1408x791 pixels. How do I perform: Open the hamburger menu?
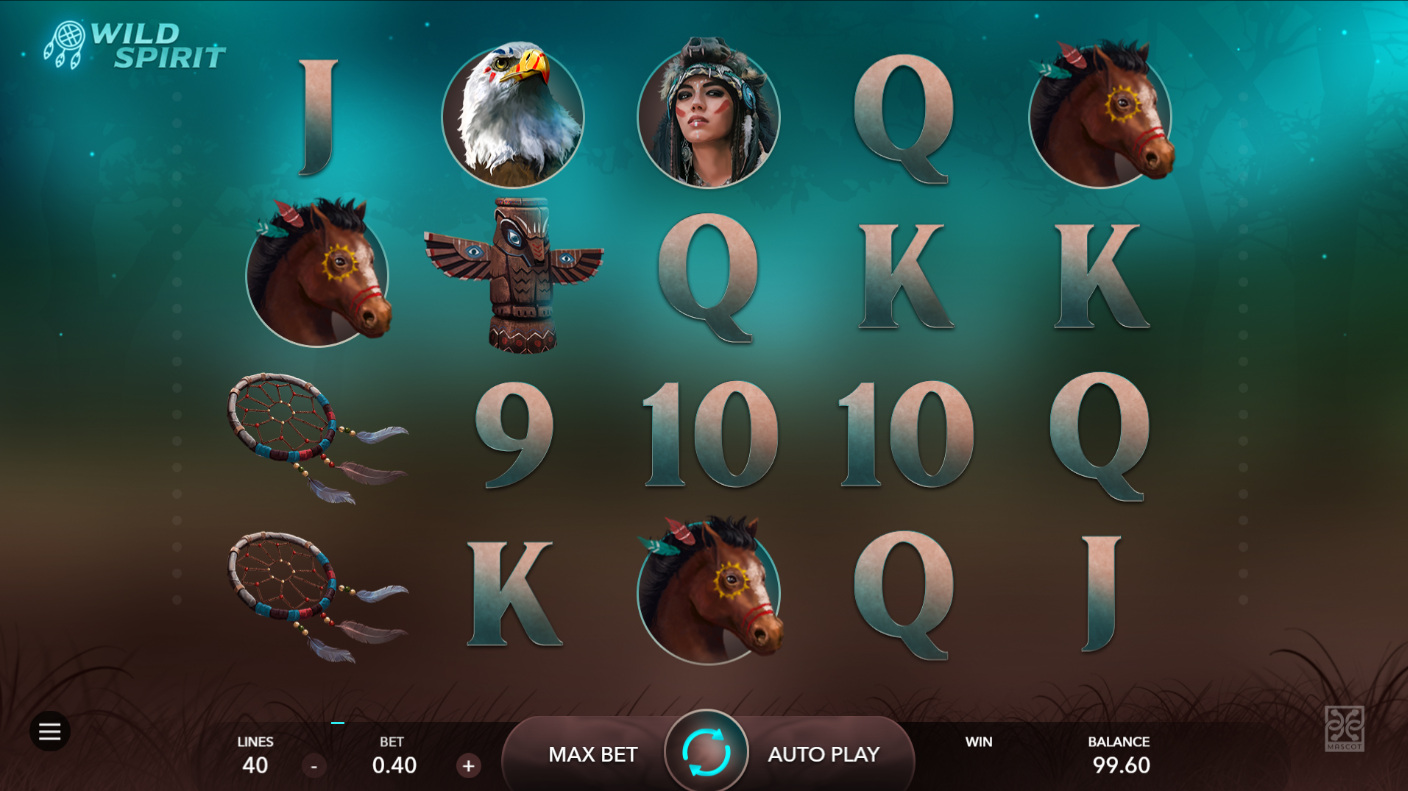[50, 732]
